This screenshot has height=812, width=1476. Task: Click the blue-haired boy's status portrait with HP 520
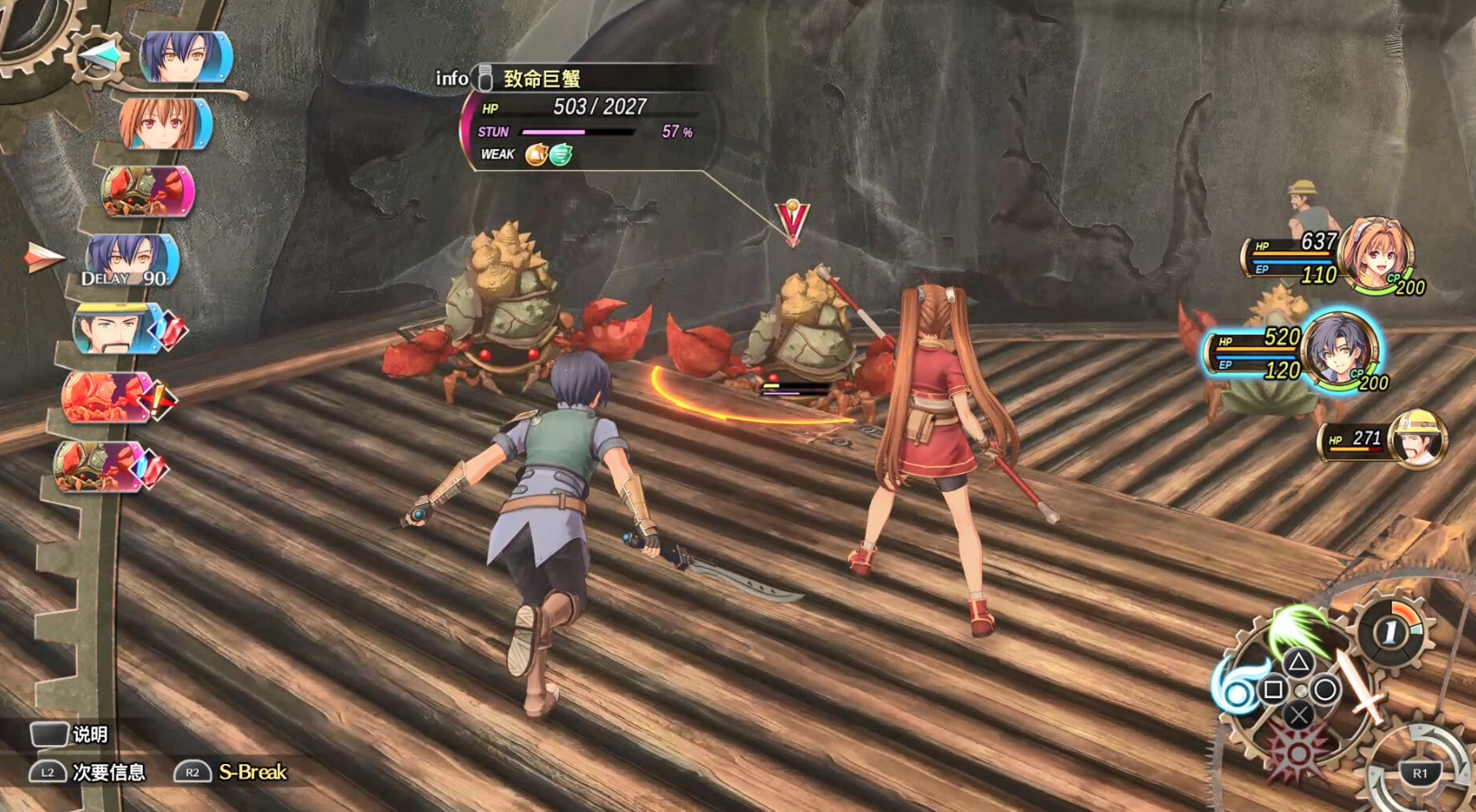(1341, 352)
